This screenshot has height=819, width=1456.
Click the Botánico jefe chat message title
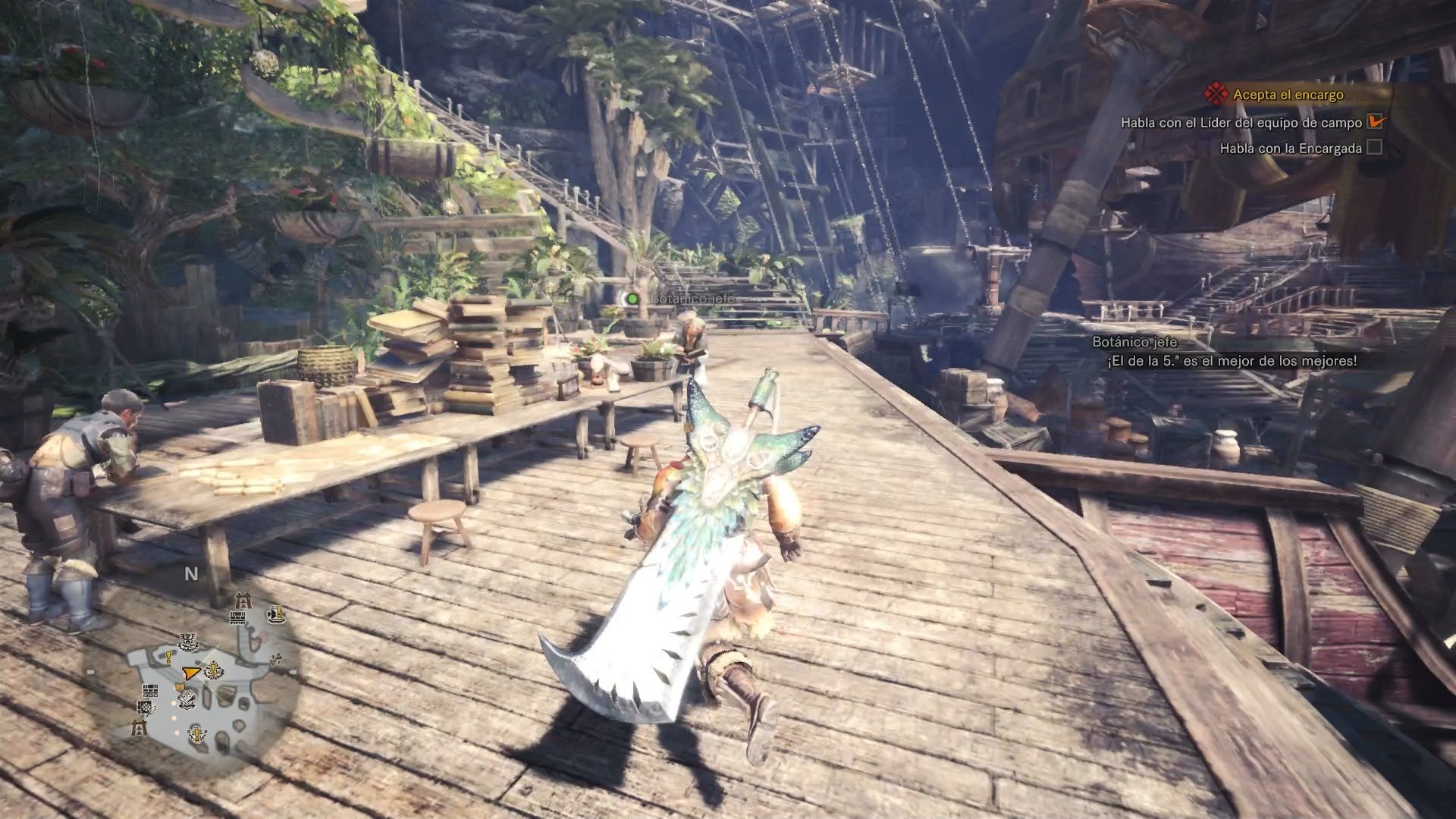coord(1134,343)
